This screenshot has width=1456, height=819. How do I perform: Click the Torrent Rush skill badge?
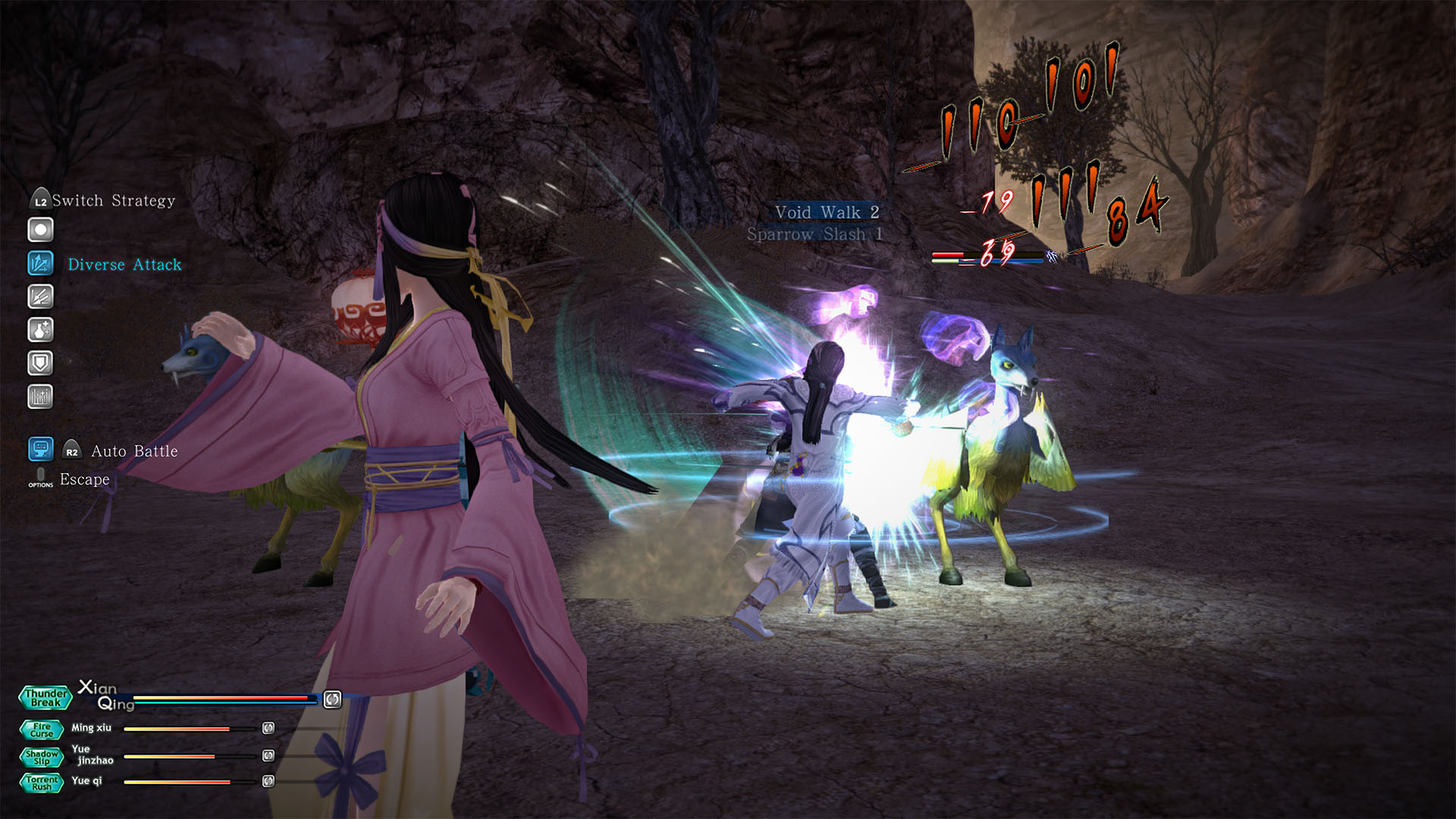[42, 783]
